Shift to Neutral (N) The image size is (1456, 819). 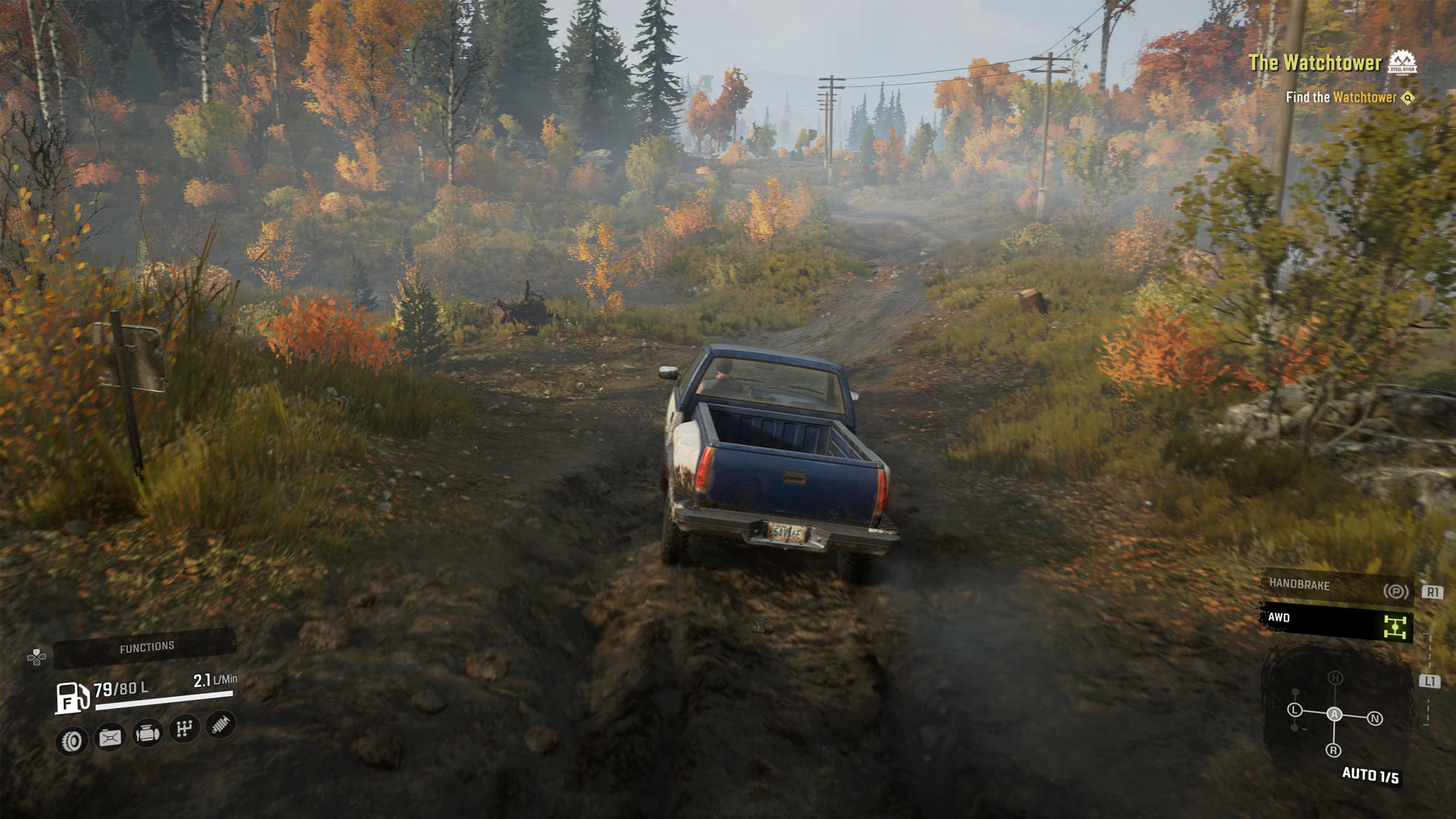pos(1374,718)
